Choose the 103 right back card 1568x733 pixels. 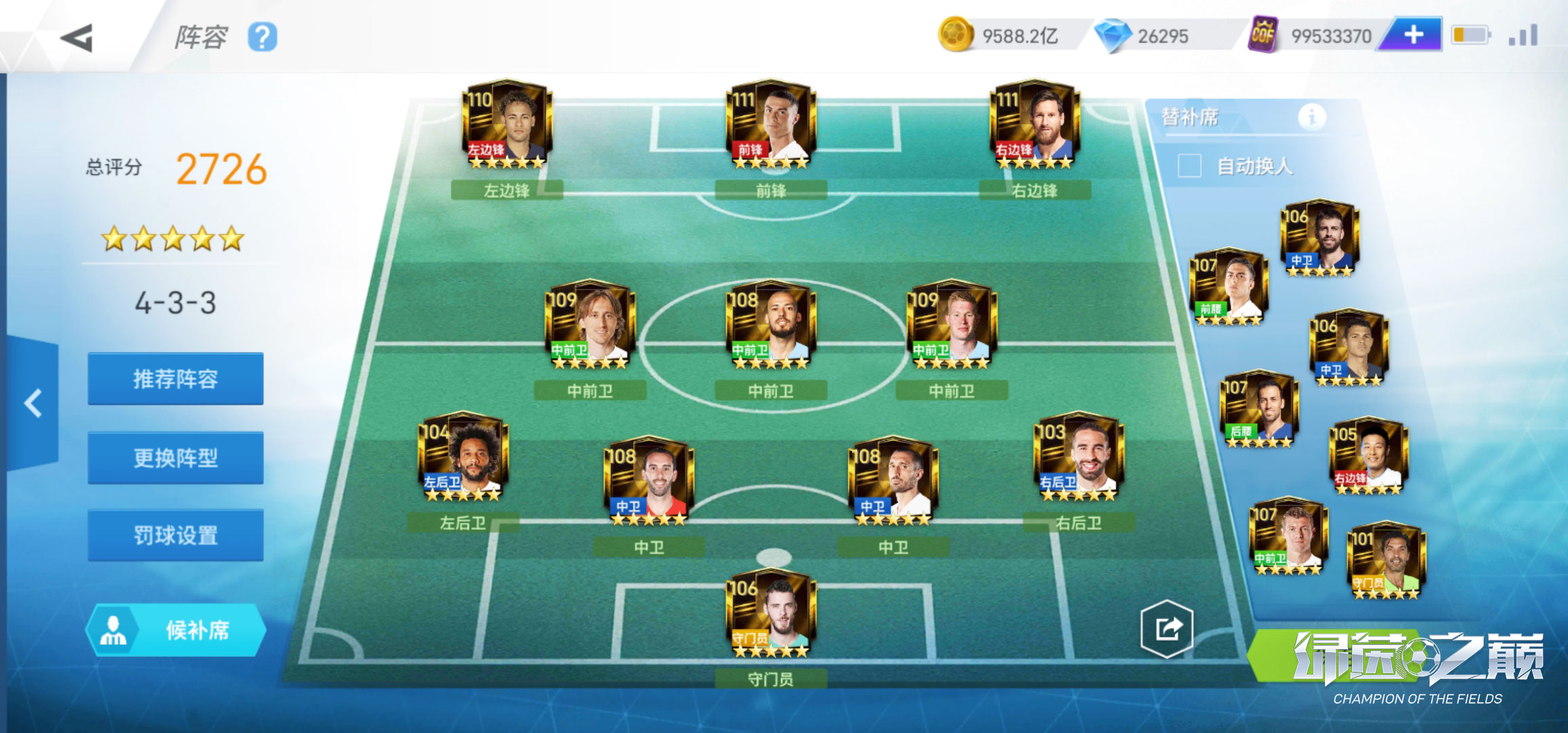coord(1079,457)
